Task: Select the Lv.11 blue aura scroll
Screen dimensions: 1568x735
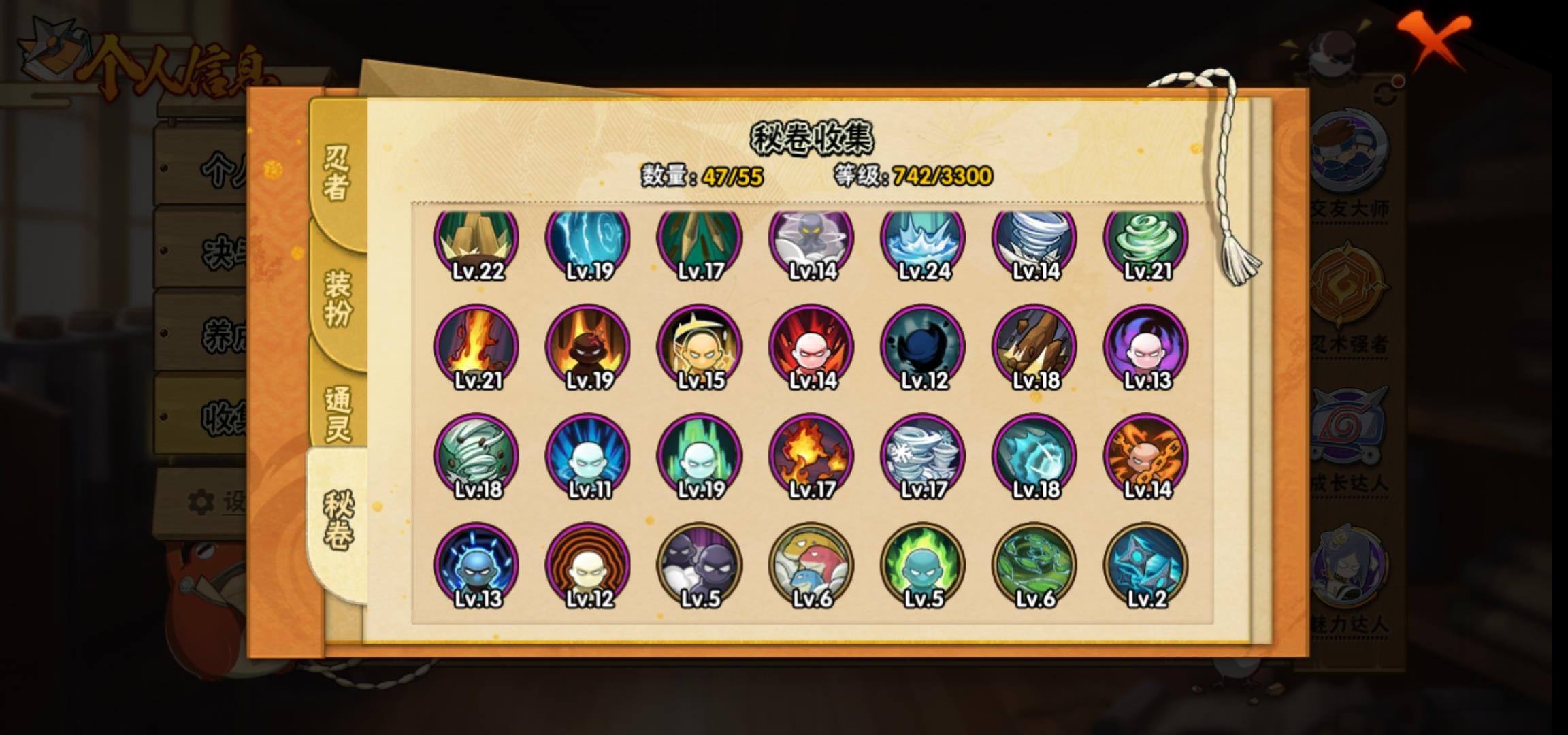Action: point(588,456)
